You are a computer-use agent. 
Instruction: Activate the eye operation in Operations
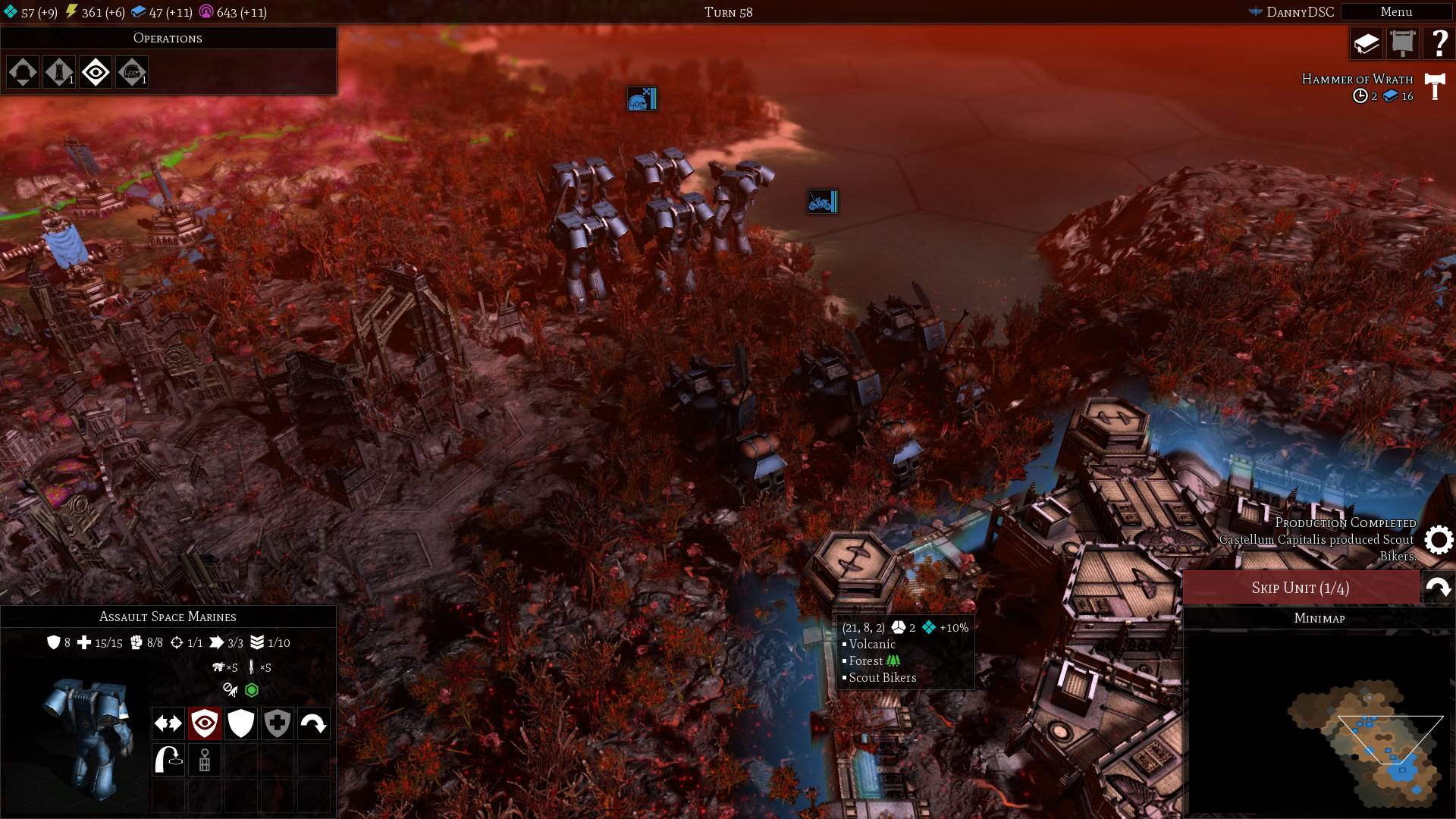[96, 73]
